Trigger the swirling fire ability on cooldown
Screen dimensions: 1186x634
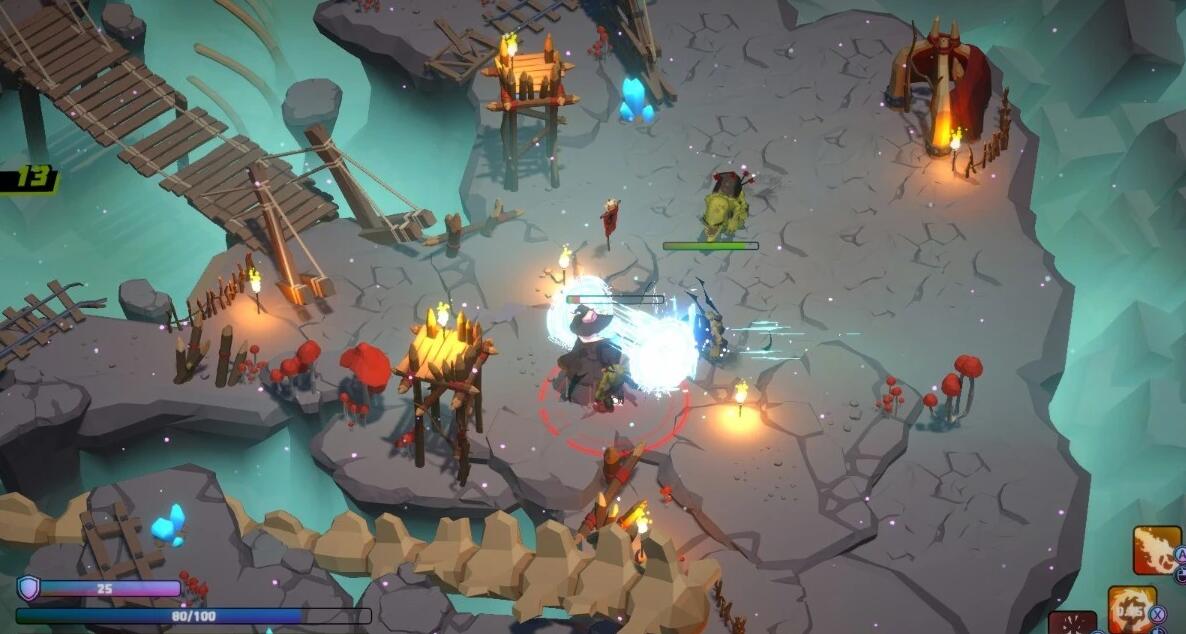[1131, 610]
